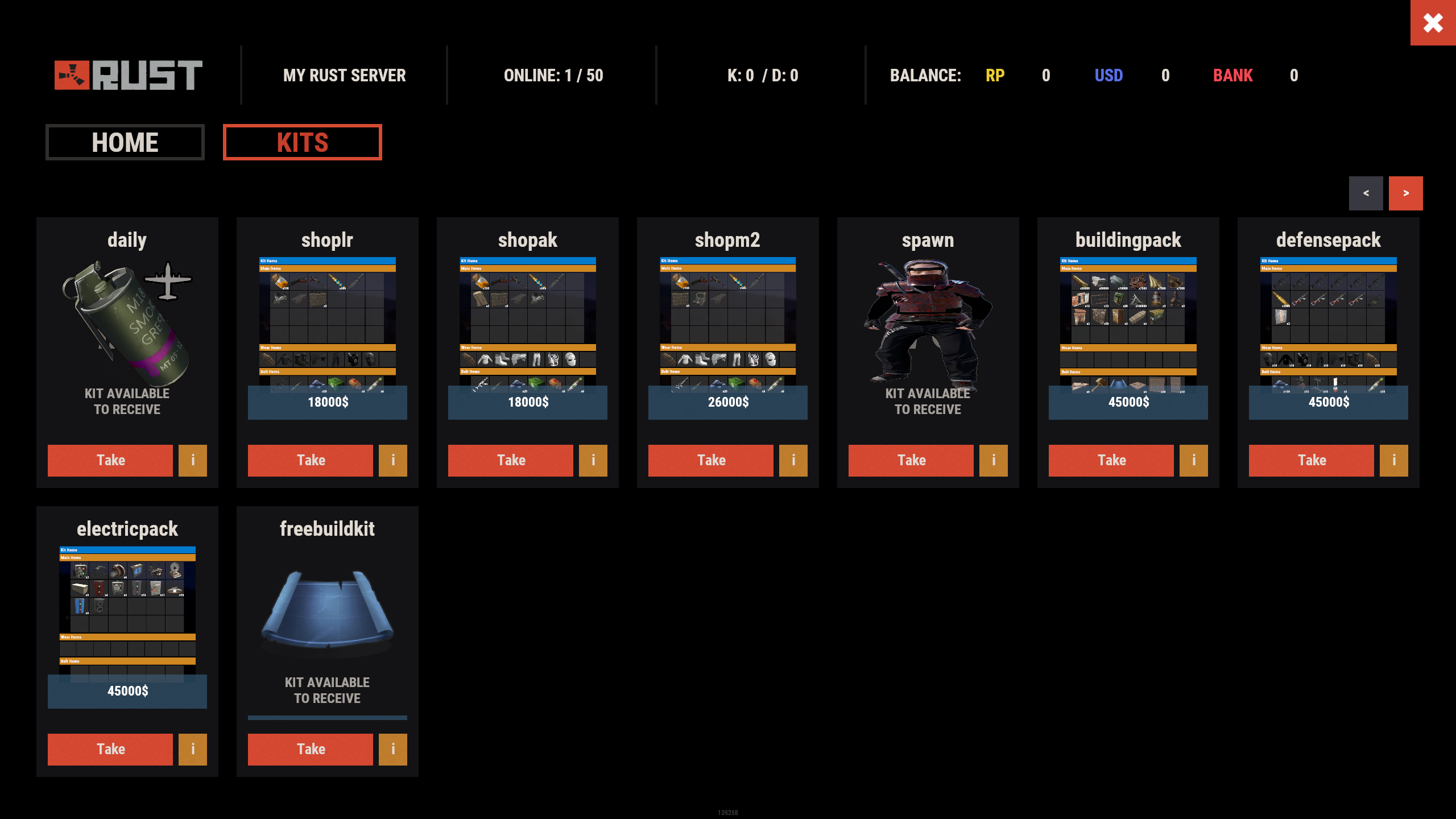Image resolution: width=1456 pixels, height=819 pixels.
Task: Switch to the HOME tab
Action: [125, 142]
